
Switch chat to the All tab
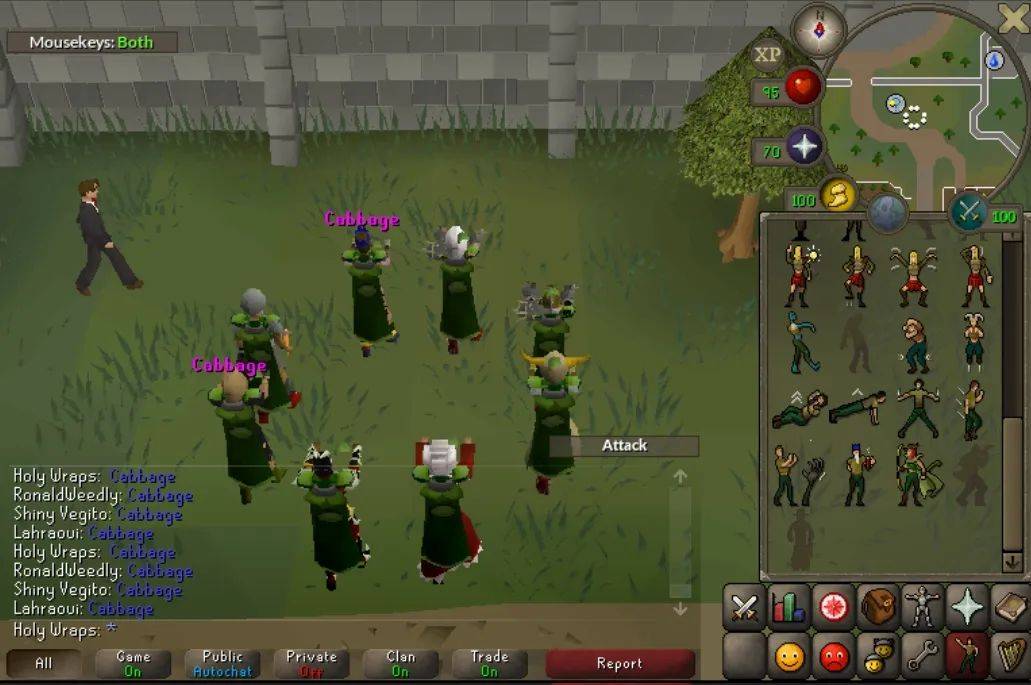coord(44,663)
